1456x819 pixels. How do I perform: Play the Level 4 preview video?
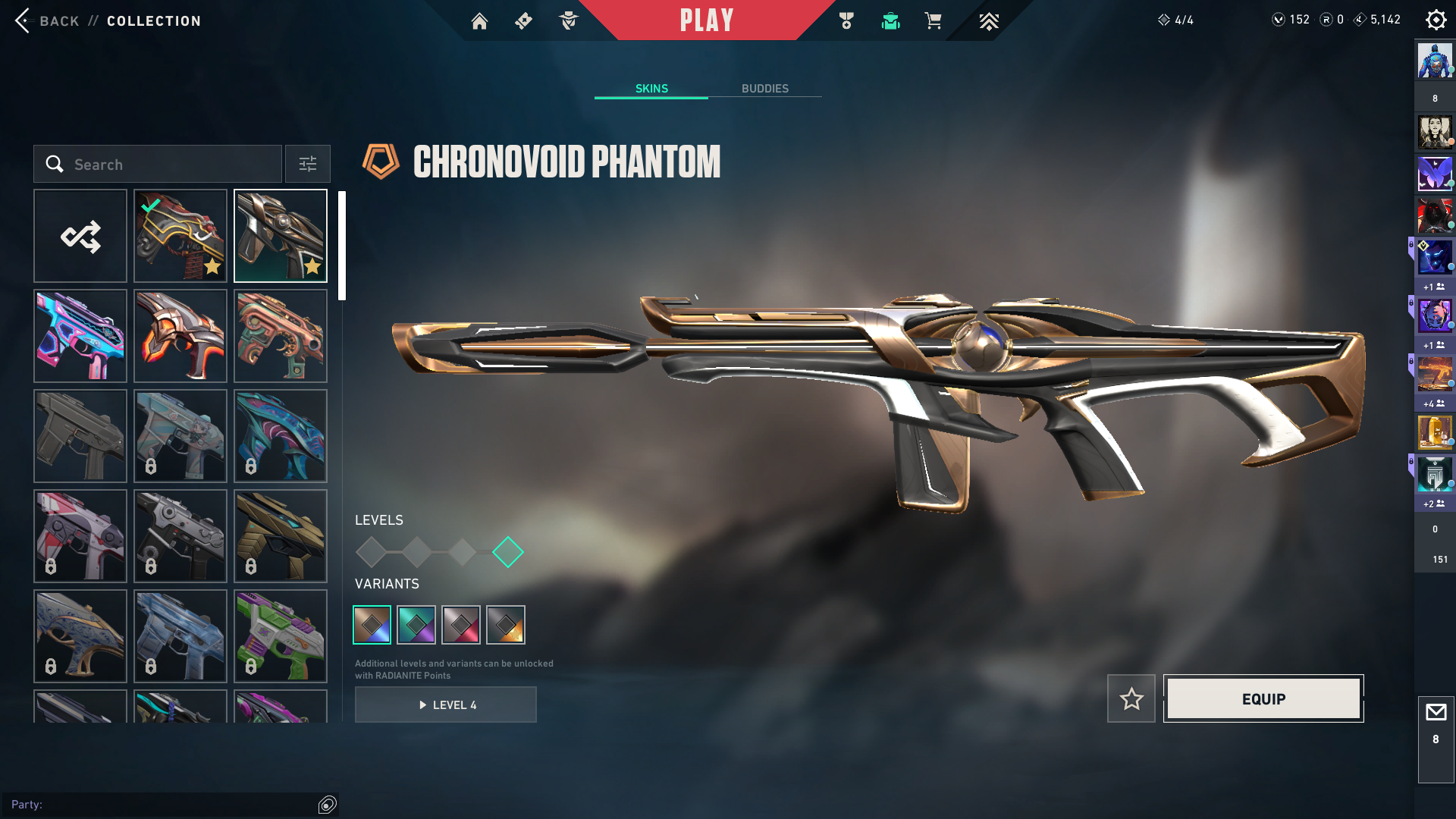(446, 704)
